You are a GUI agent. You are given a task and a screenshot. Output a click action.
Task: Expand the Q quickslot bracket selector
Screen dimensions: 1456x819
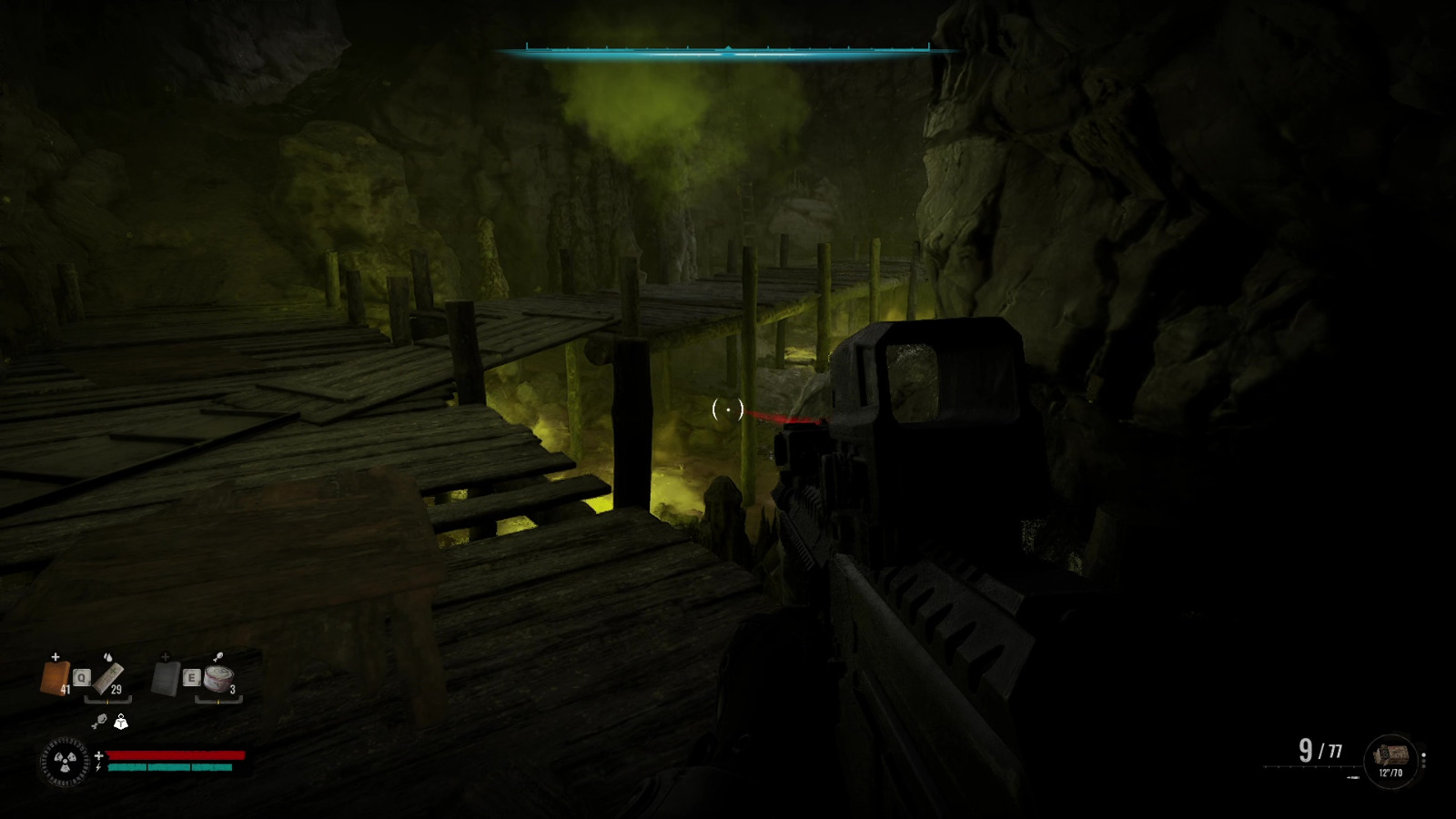point(108,700)
